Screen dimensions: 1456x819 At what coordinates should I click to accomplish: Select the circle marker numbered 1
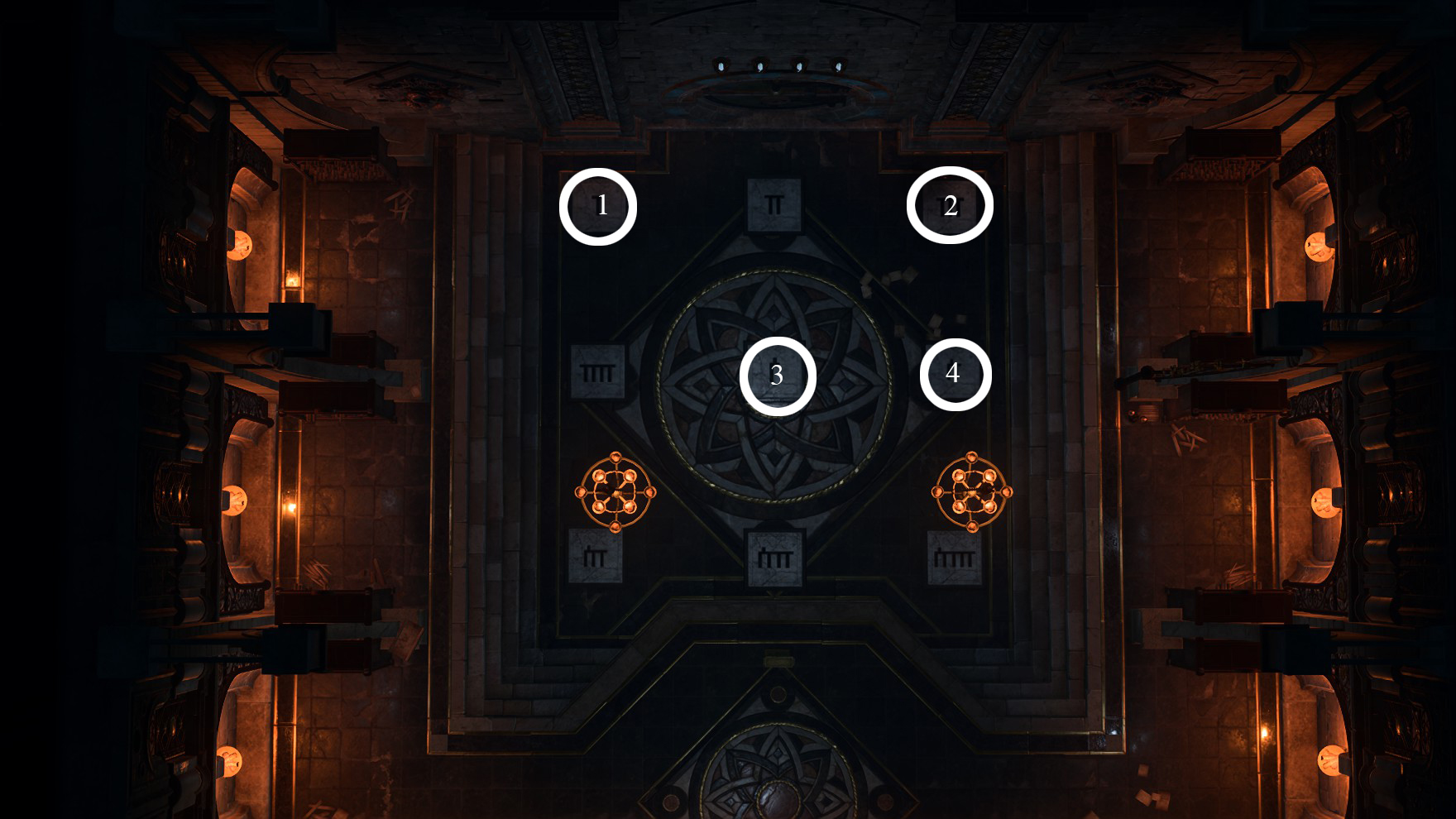[598, 206]
